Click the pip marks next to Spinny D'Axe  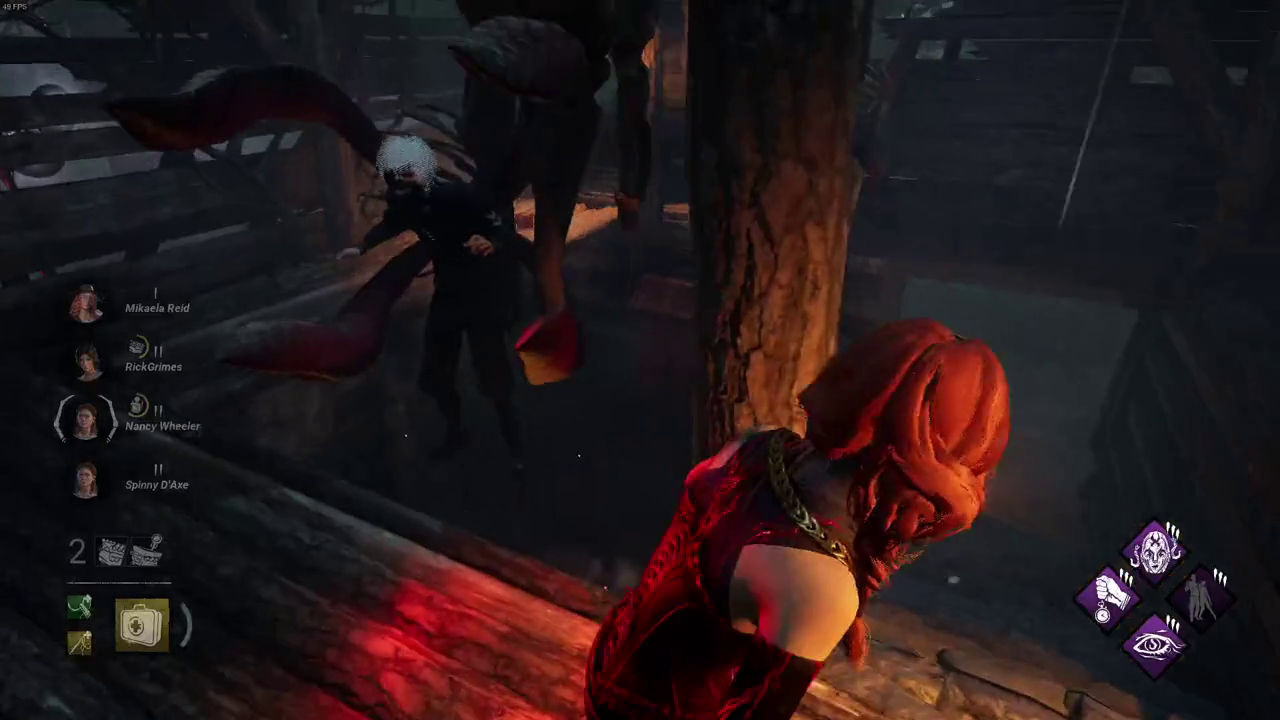tap(158, 468)
